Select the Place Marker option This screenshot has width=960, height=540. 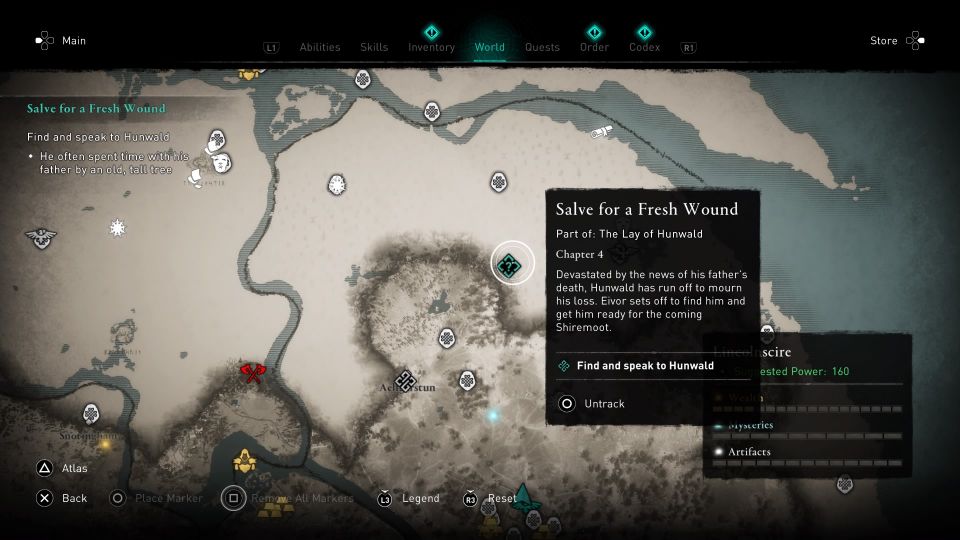[168, 498]
